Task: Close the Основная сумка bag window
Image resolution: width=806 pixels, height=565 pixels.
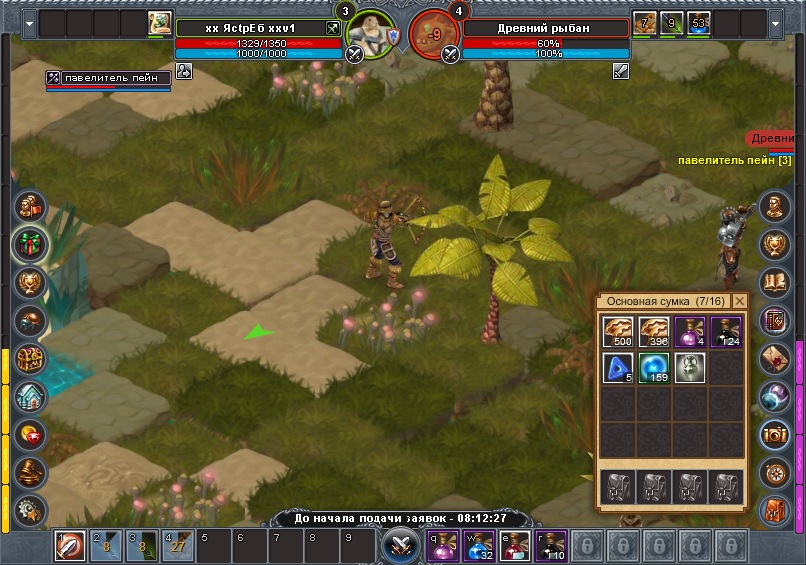Action: click(740, 301)
